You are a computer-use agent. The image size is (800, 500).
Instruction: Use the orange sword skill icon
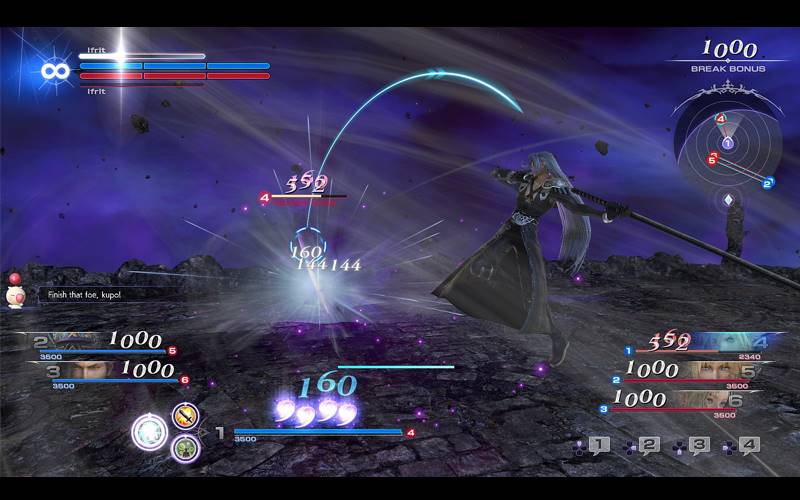click(184, 415)
